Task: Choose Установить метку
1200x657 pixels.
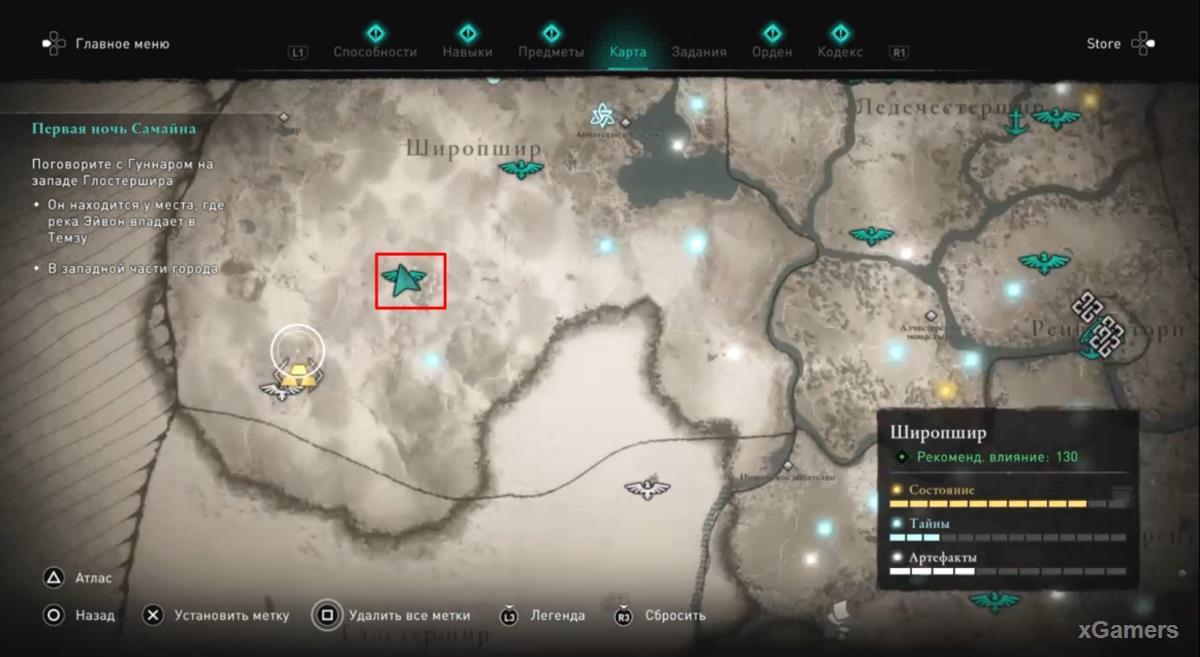Action: point(231,616)
